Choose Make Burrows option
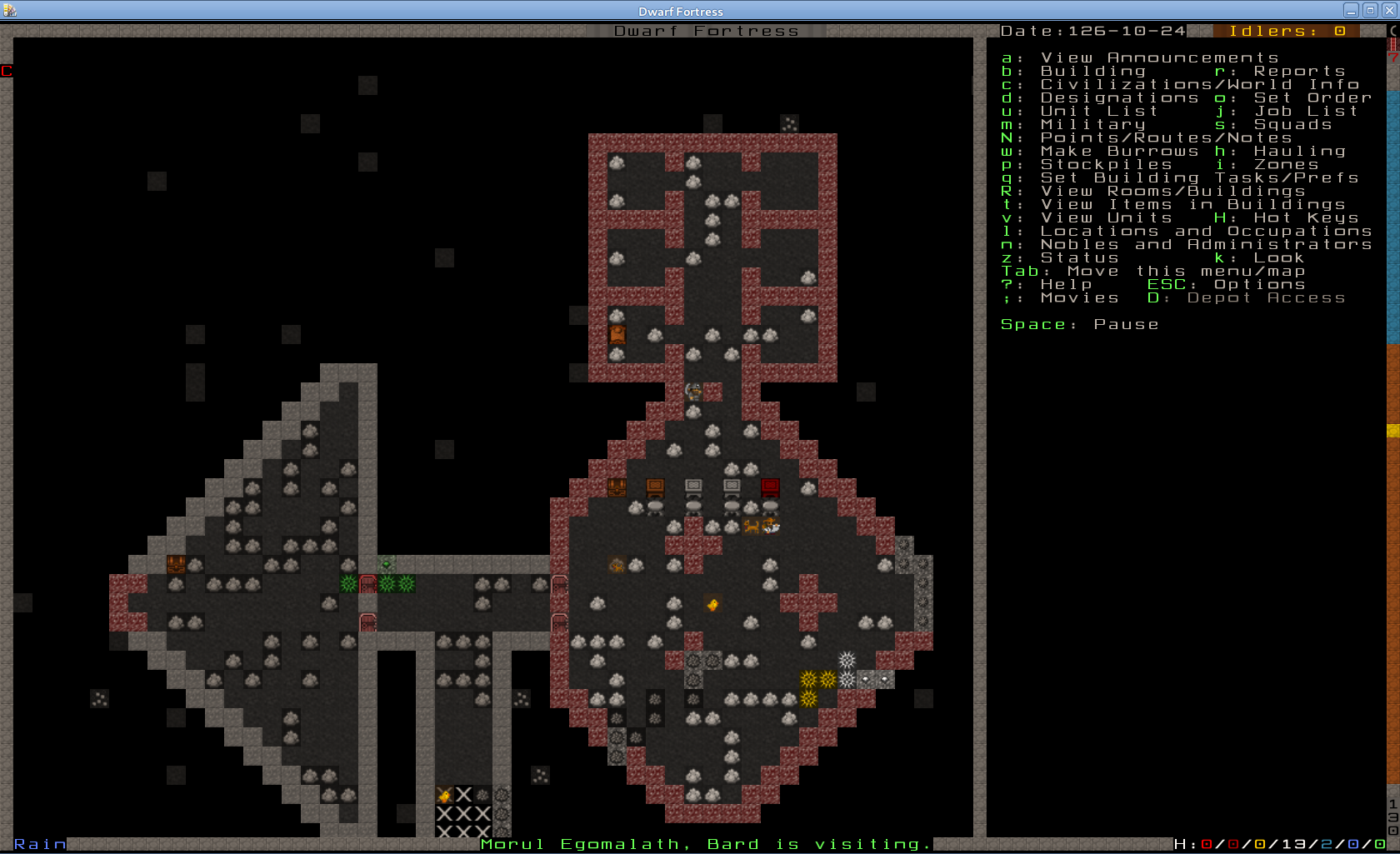This screenshot has height=854, width=1400. pyautogui.click(x=1119, y=151)
